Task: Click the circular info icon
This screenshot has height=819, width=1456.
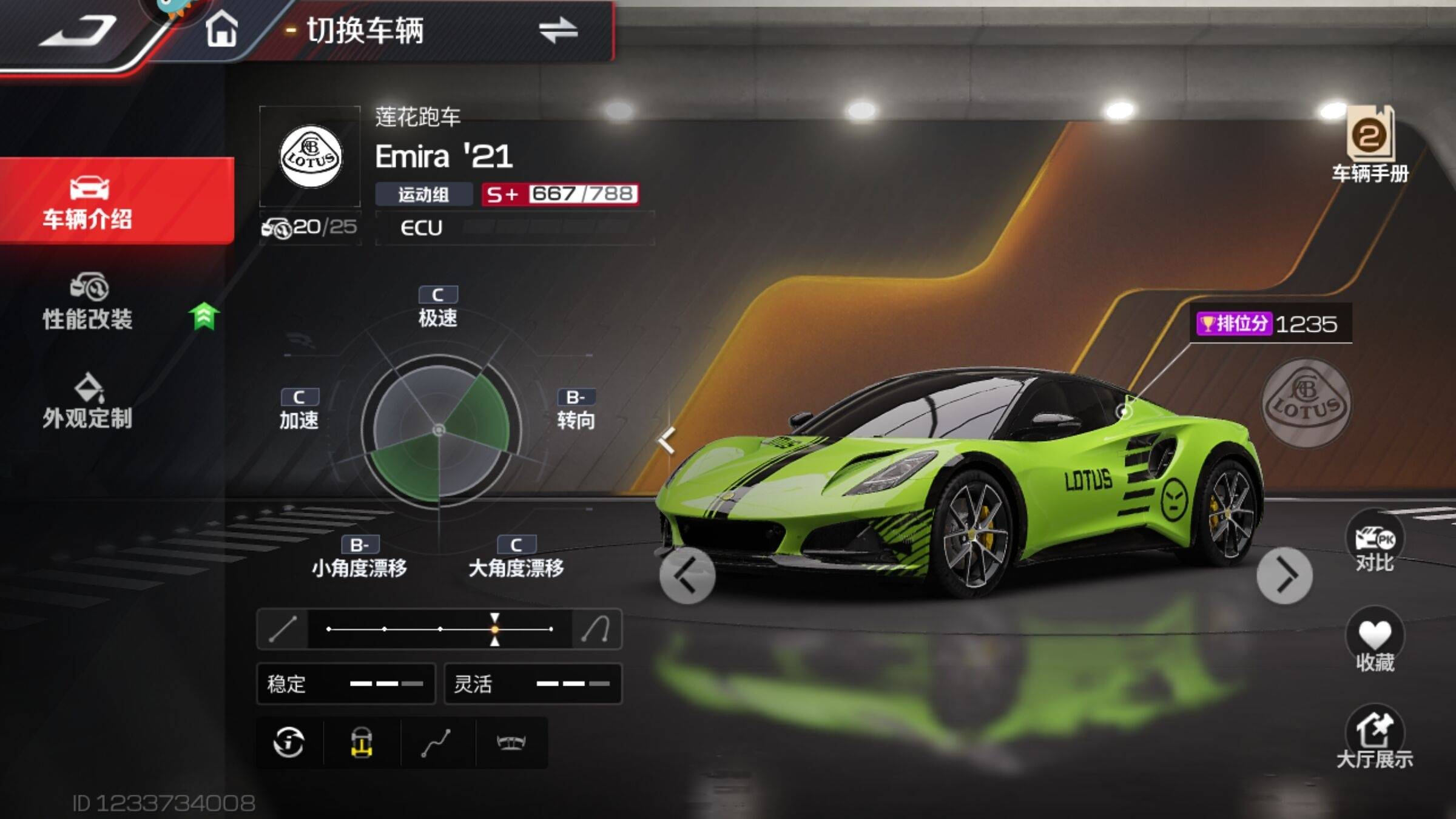Action: 289,743
